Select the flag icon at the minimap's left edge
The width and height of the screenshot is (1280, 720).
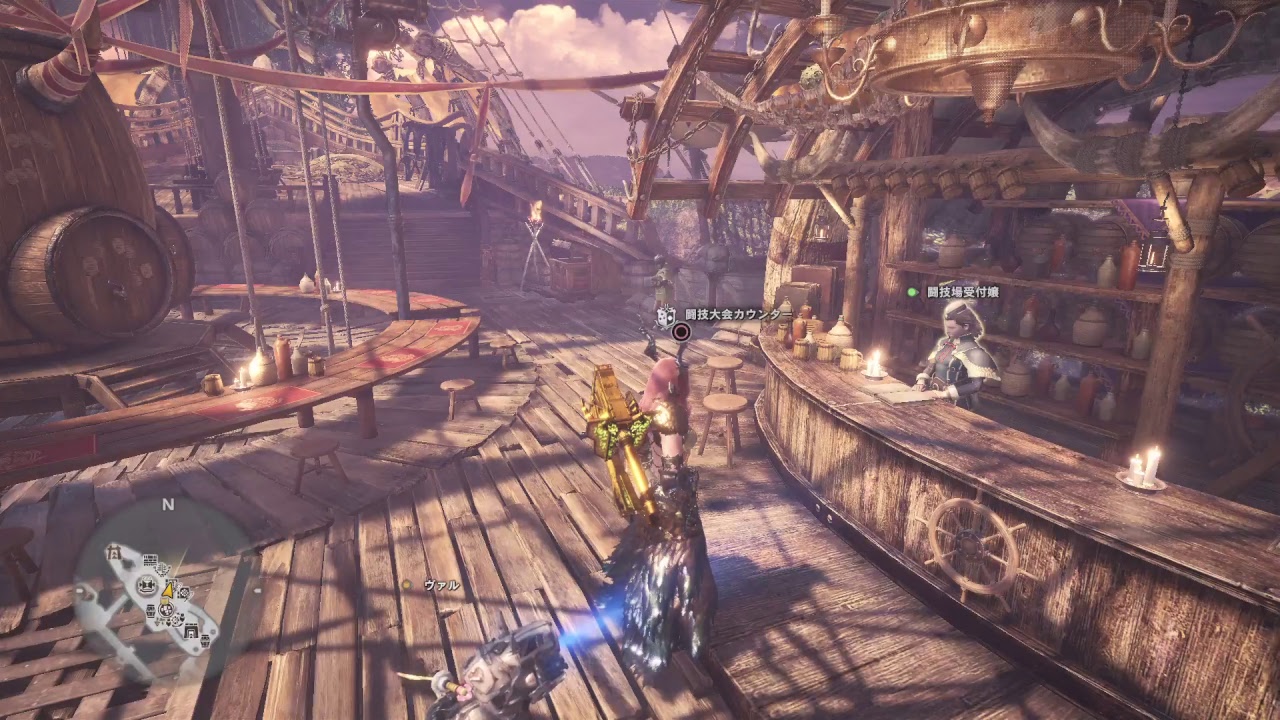pos(114,553)
